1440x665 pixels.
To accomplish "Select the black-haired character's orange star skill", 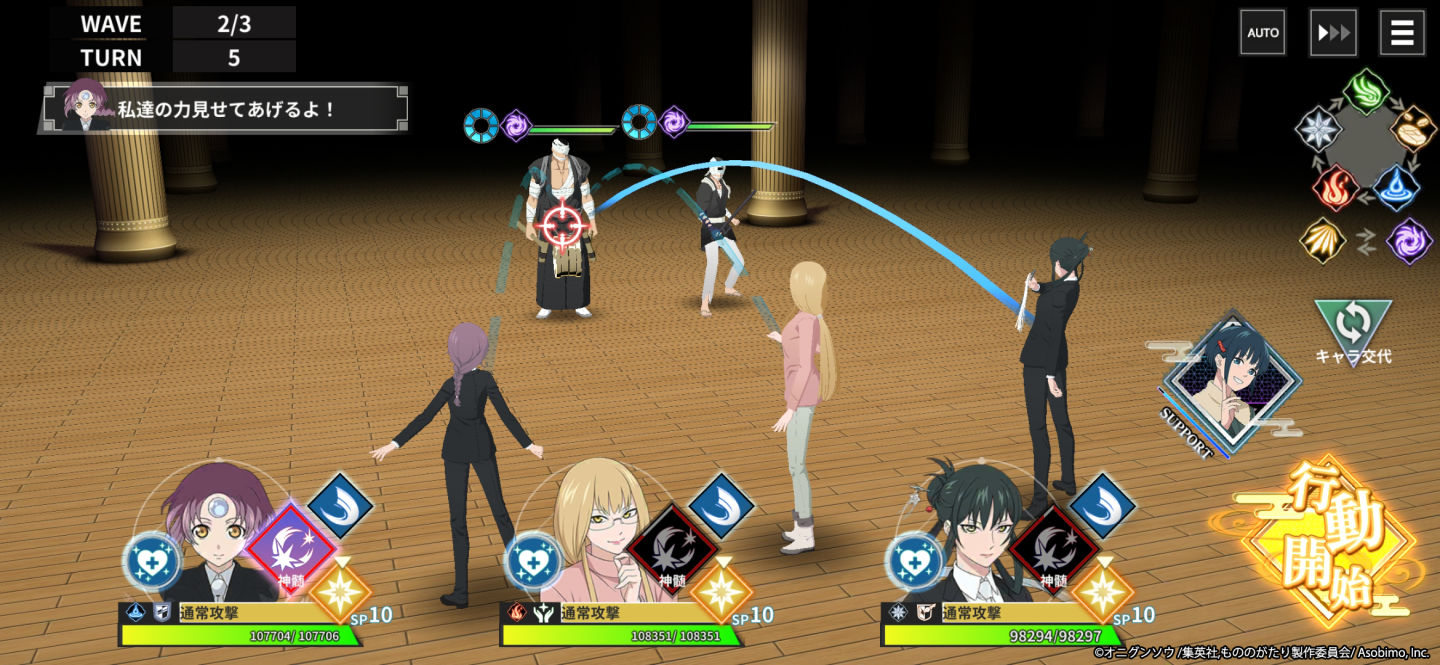I will click(1102, 591).
